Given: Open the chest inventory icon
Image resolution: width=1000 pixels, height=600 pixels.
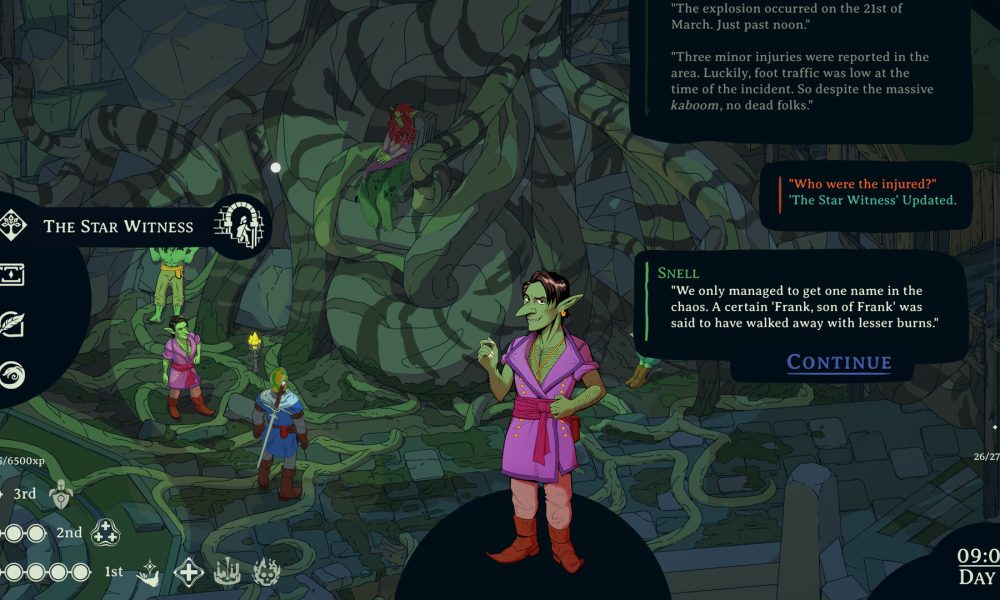Looking at the screenshot, I should coord(12,275).
